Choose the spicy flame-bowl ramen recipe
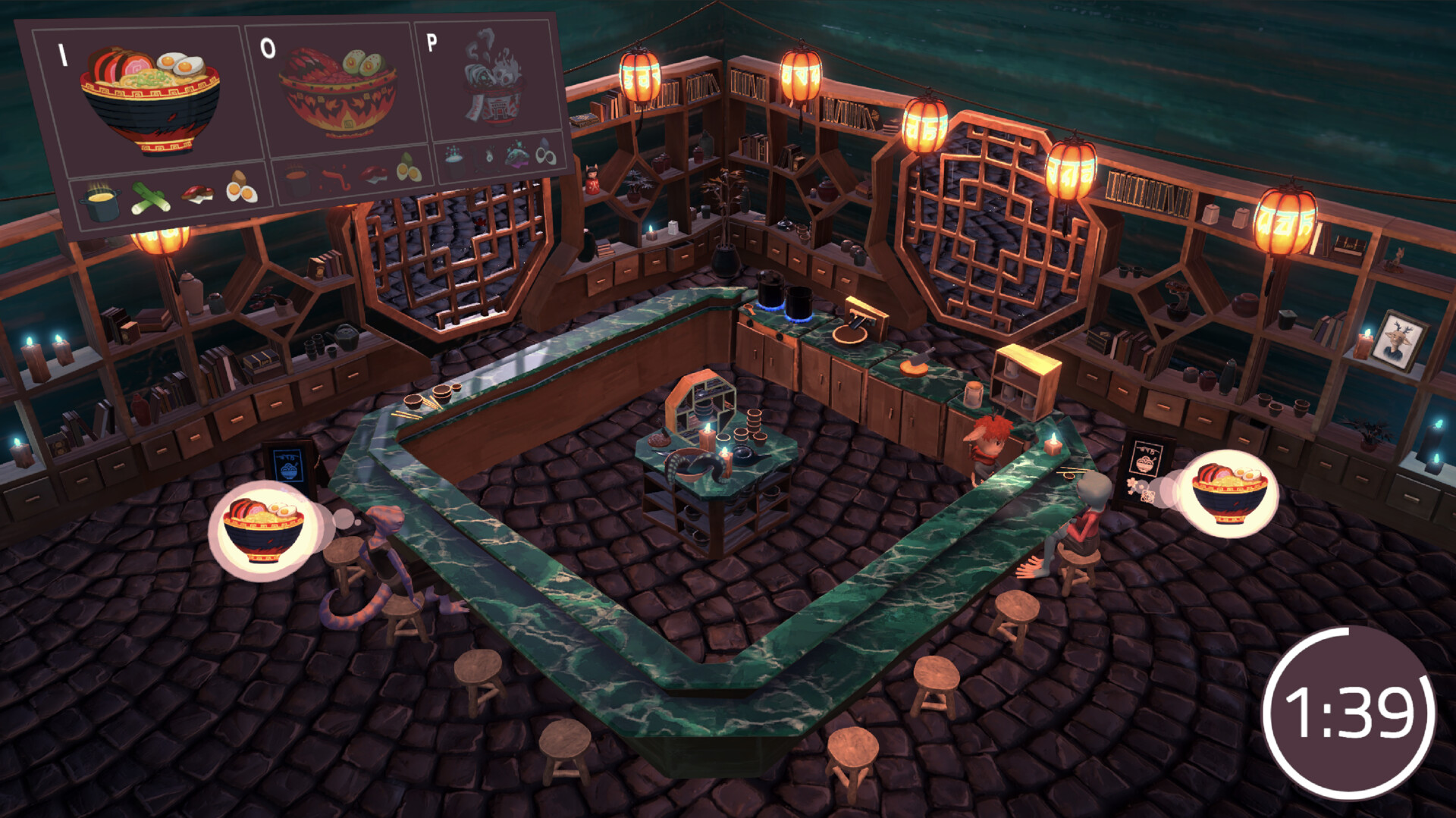Image resolution: width=1456 pixels, height=818 pixels. (x=338, y=91)
